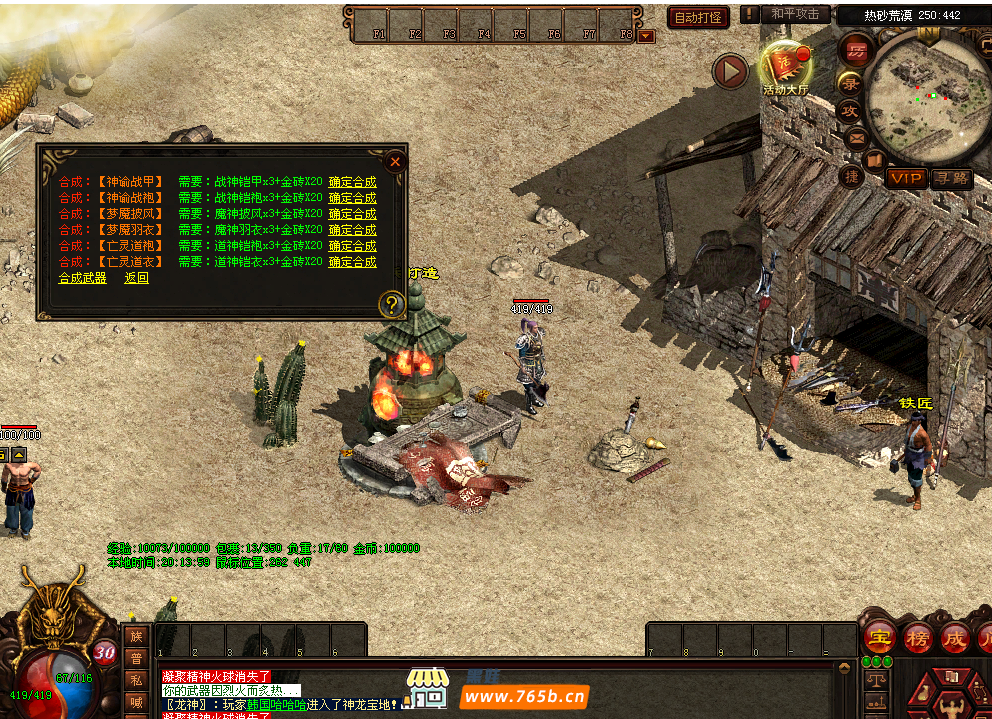This screenshot has width=992, height=719.
Task: Open the question mark help button
Action: 392,304
